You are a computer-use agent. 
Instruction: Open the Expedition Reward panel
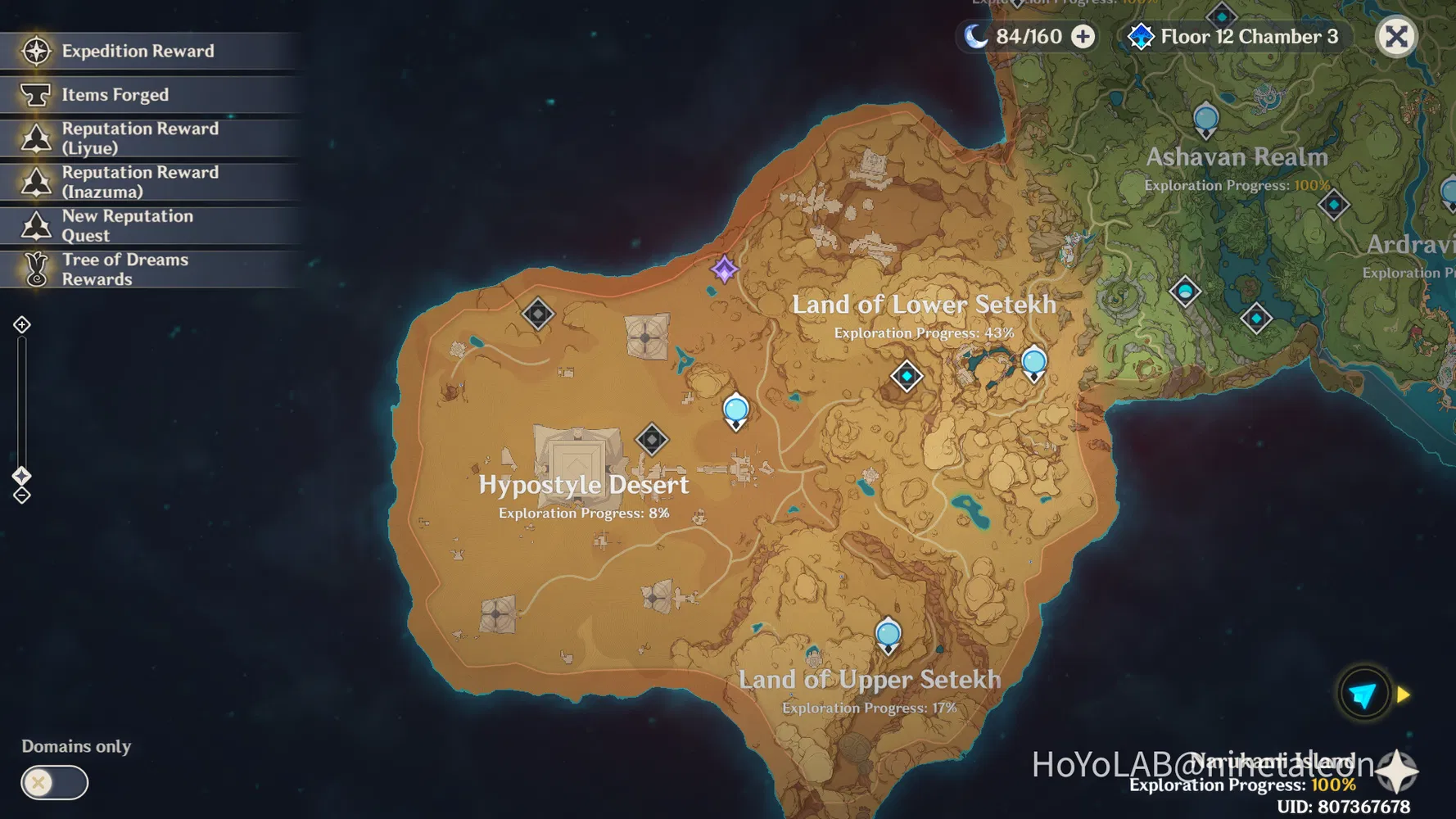point(36,51)
